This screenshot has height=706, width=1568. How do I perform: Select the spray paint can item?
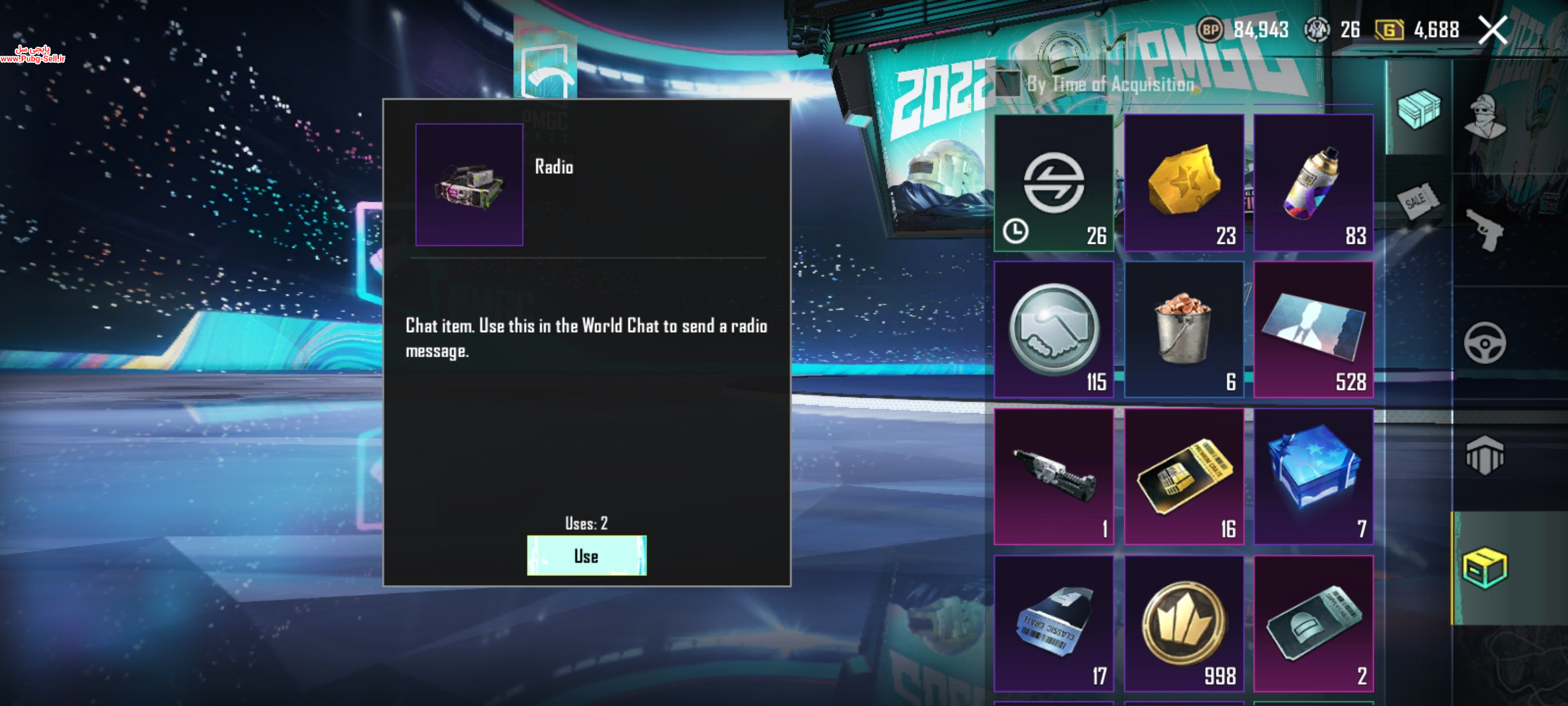click(x=1313, y=182)
